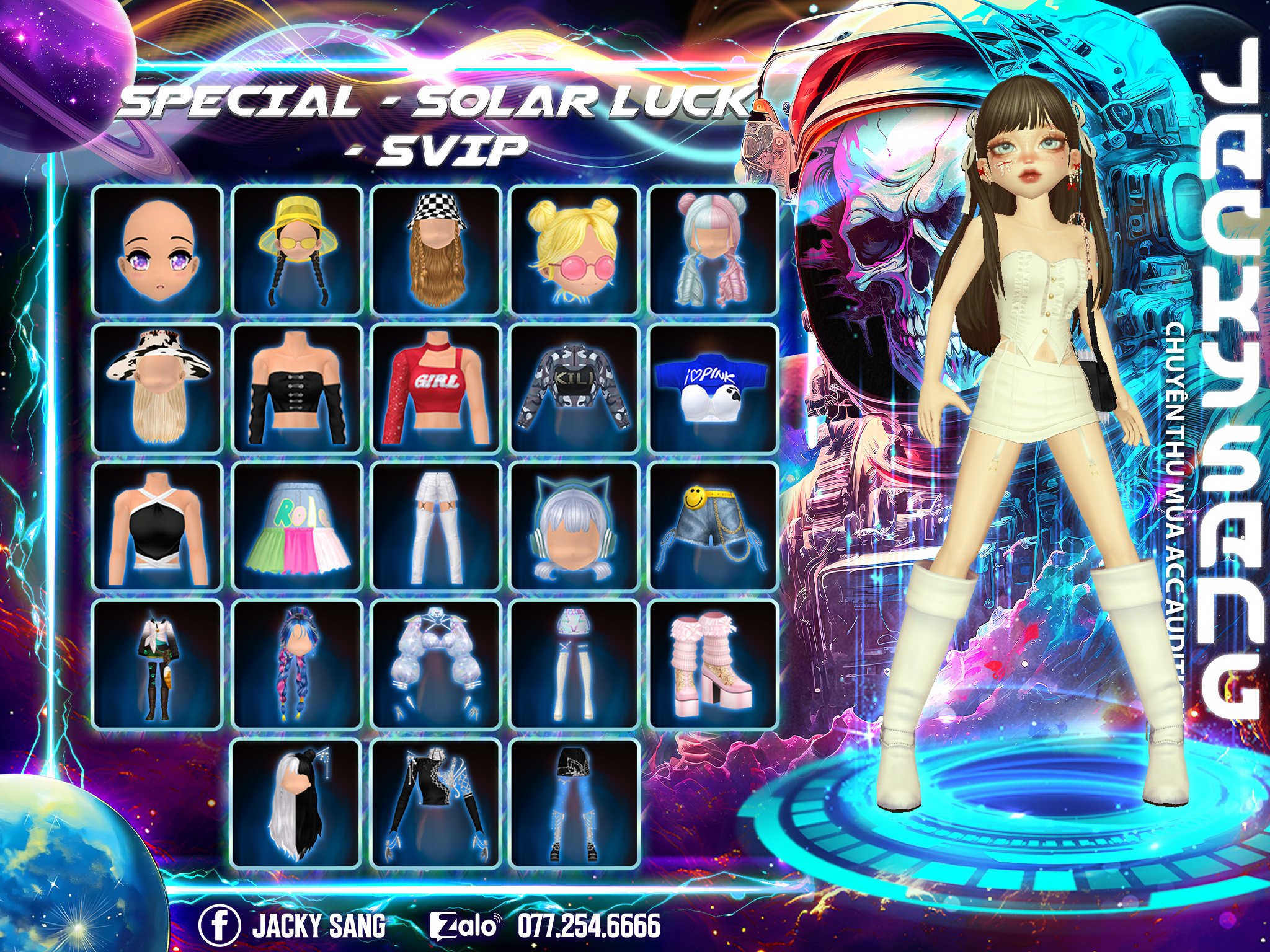Open the Jacky Sang Facebook icon
Viewport: 1270px width, 952px height.
tap(220, 925)
